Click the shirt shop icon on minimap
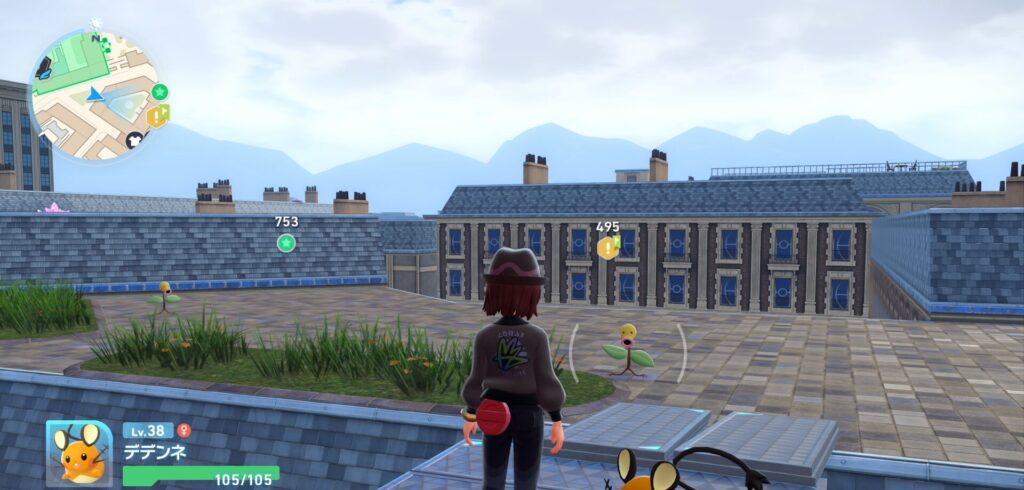The image size is (1024, 490). point(135,140)
